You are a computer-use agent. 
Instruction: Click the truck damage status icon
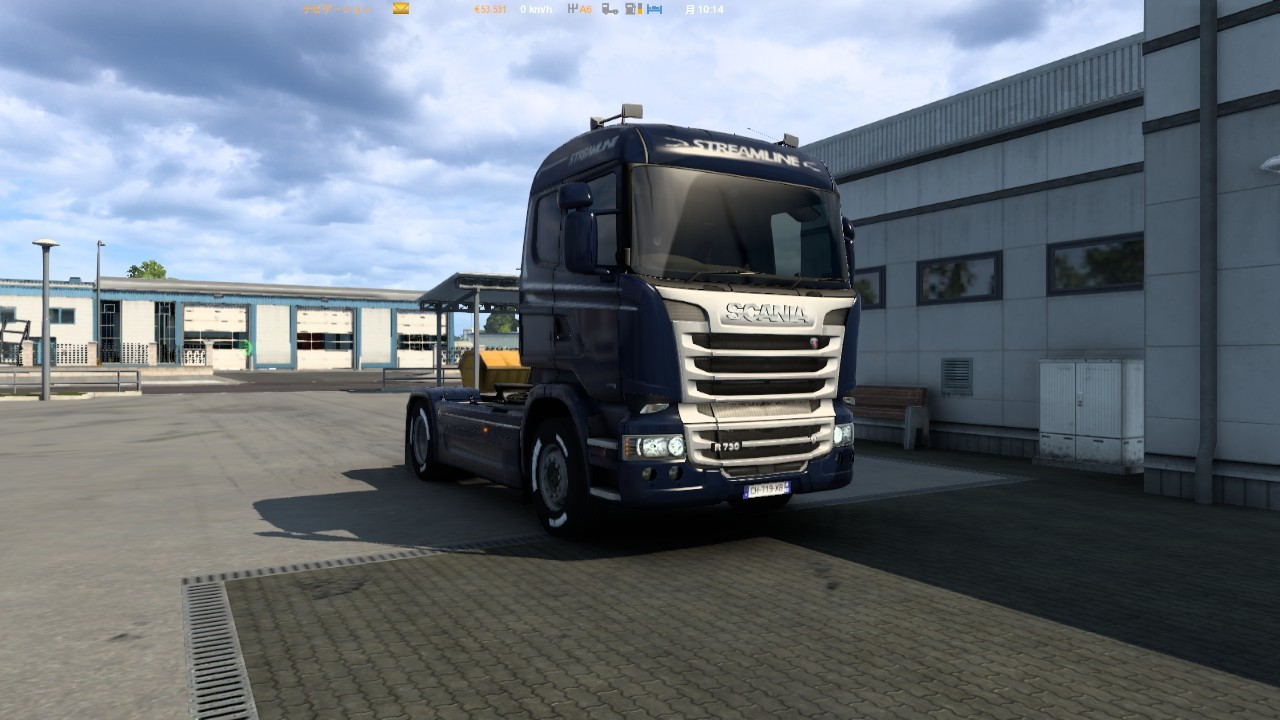[x=609, y=9]
